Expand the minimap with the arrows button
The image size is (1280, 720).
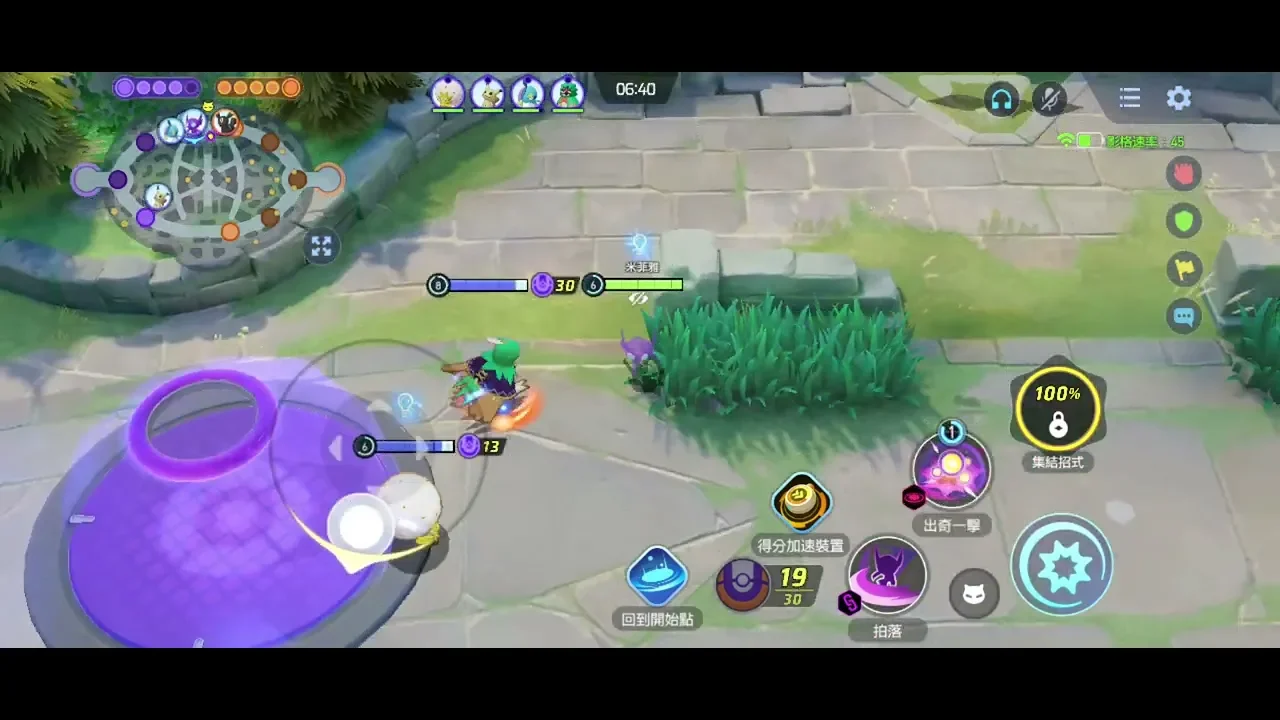321,246
